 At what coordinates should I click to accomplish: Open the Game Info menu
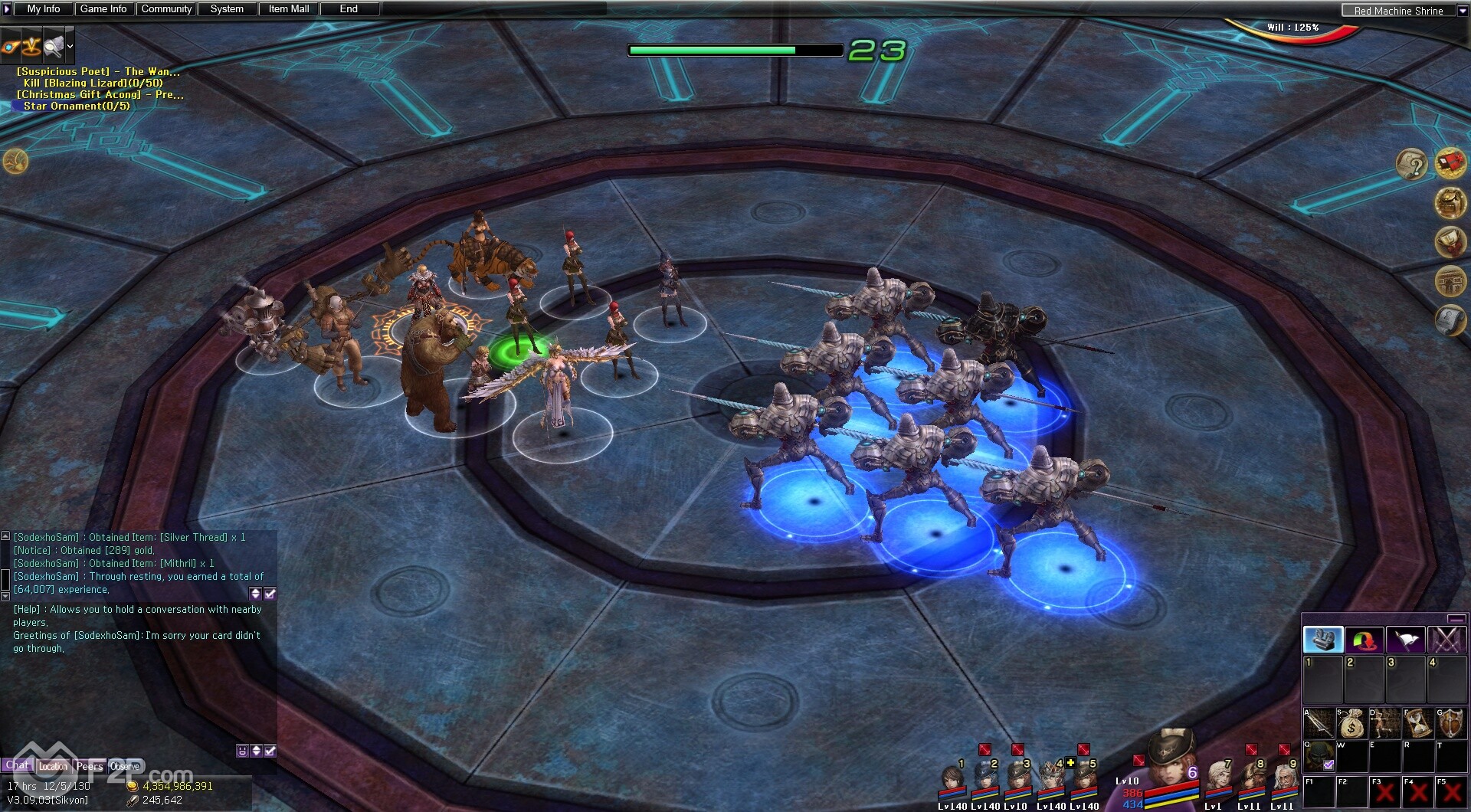(x=103, y=9)
